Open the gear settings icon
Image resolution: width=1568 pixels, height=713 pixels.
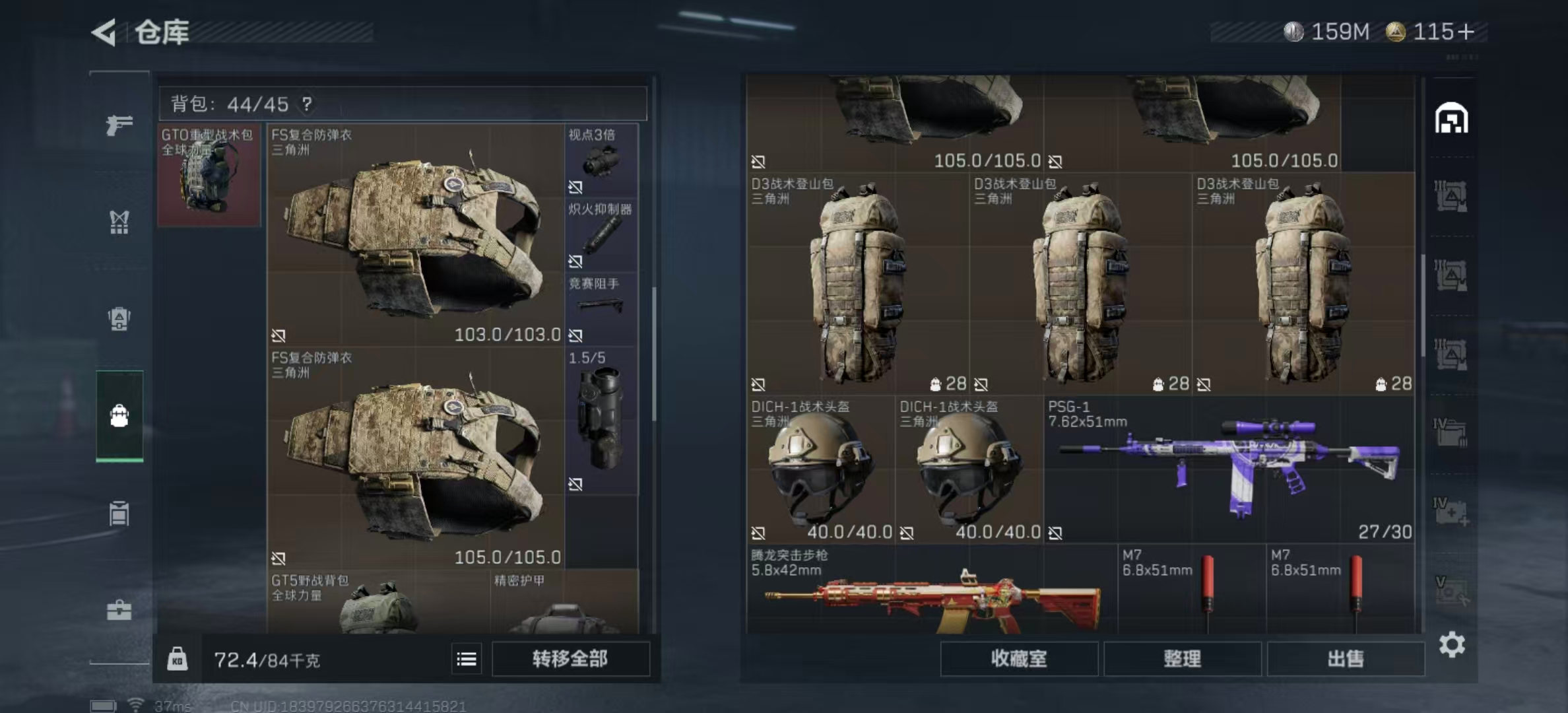click(1452, 644)
